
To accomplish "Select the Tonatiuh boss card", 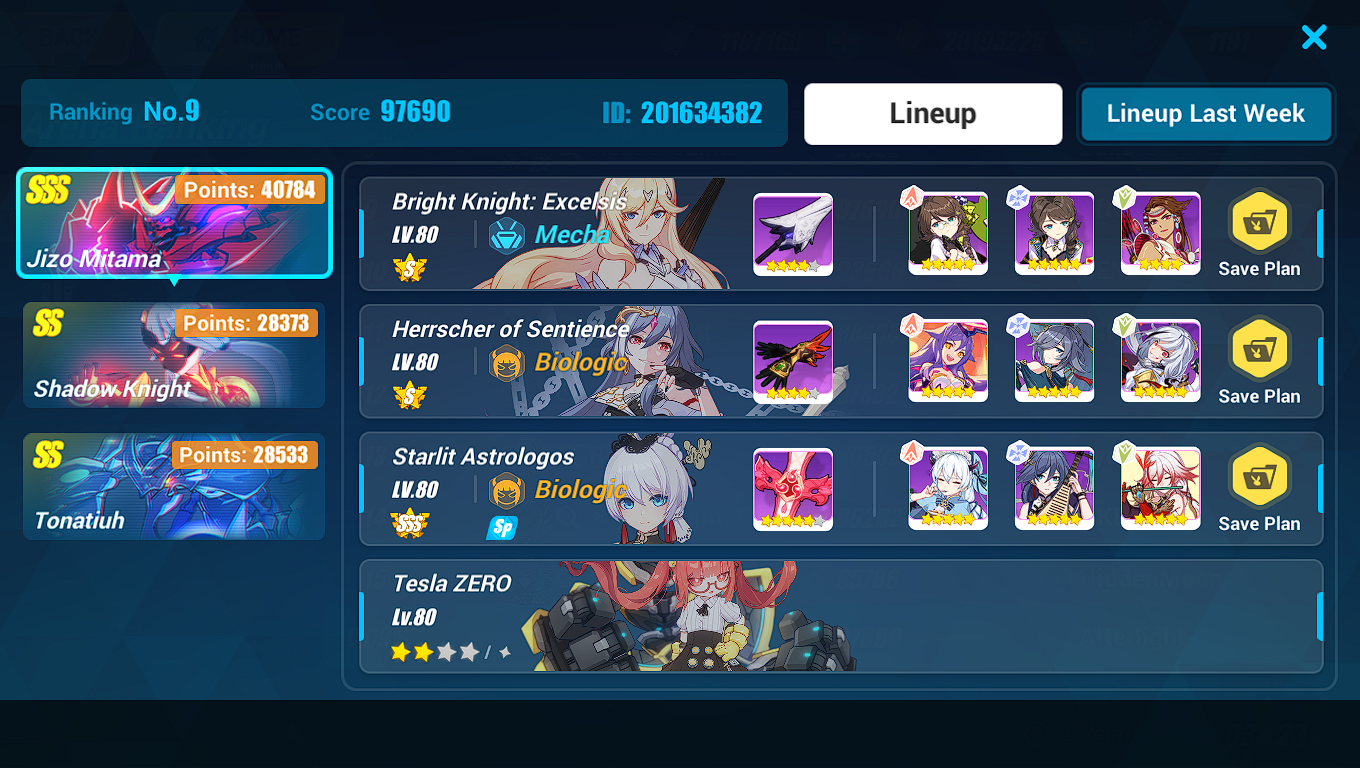I will click(174, 487).
